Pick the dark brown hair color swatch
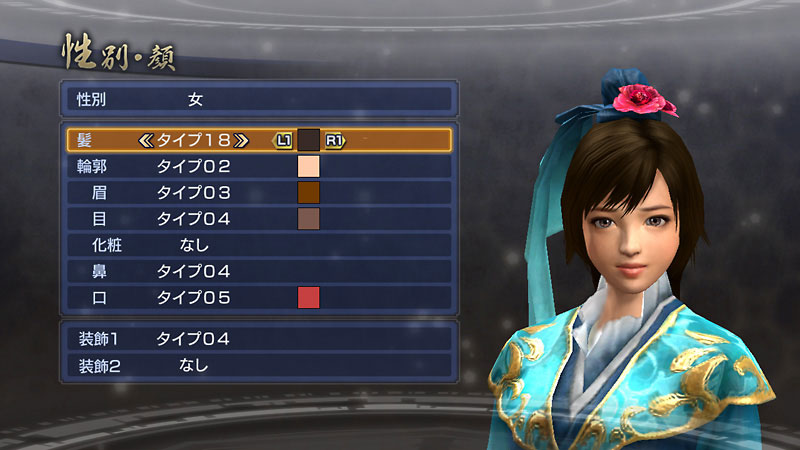 pos(308,140)
